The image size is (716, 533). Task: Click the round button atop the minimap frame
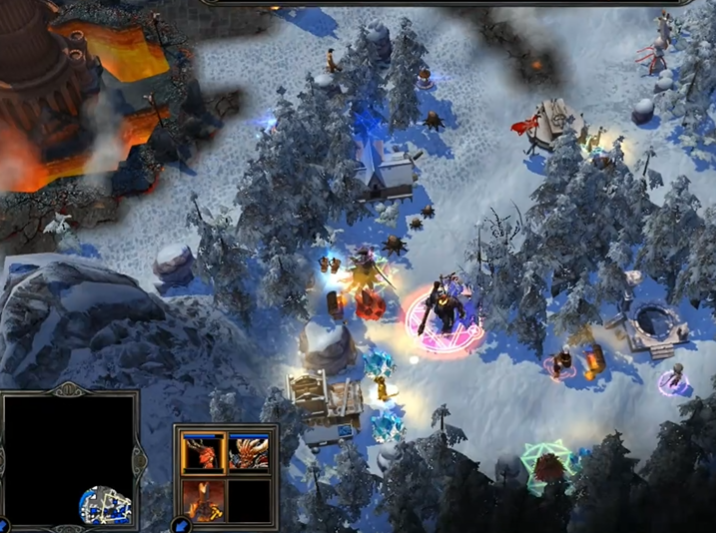(70, 390)
